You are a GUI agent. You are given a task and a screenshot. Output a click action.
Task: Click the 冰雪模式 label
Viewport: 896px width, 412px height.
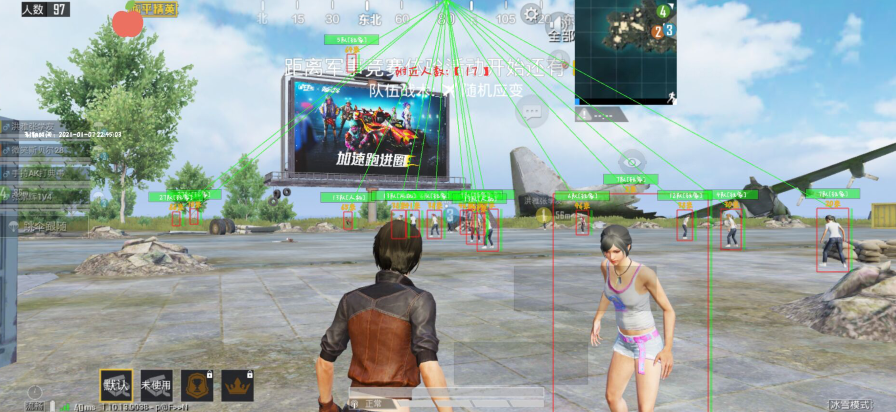tap(863, 404)
